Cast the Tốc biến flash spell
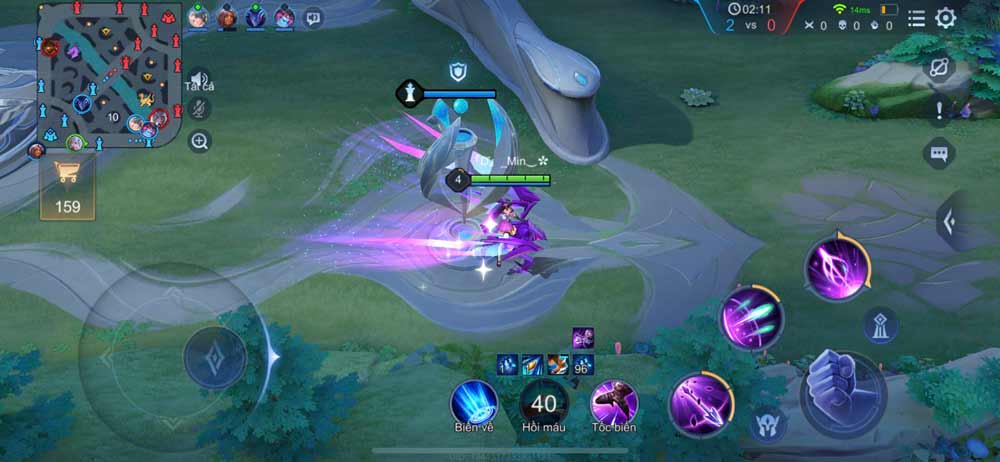 click(x=614, y=402)
